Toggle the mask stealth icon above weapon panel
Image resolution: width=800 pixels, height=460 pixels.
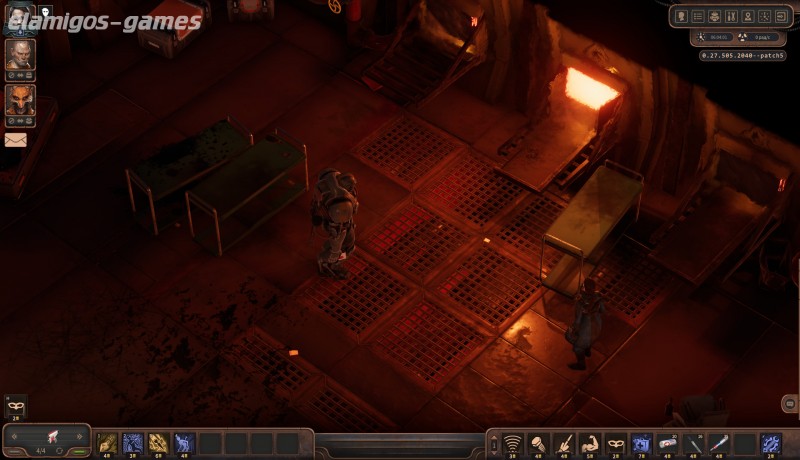pyautogui.click(x=15, y=406)
